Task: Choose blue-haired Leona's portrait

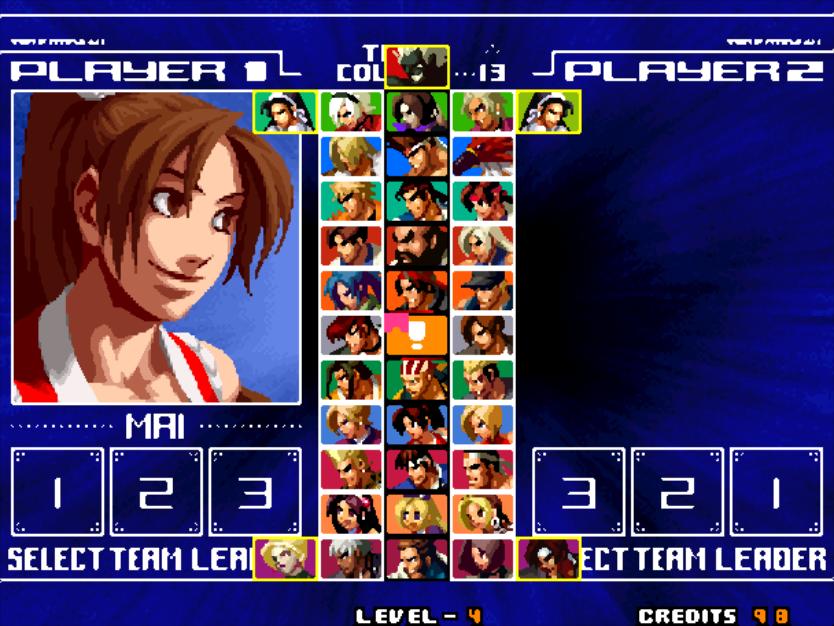Action: click(x=351, y=290)
